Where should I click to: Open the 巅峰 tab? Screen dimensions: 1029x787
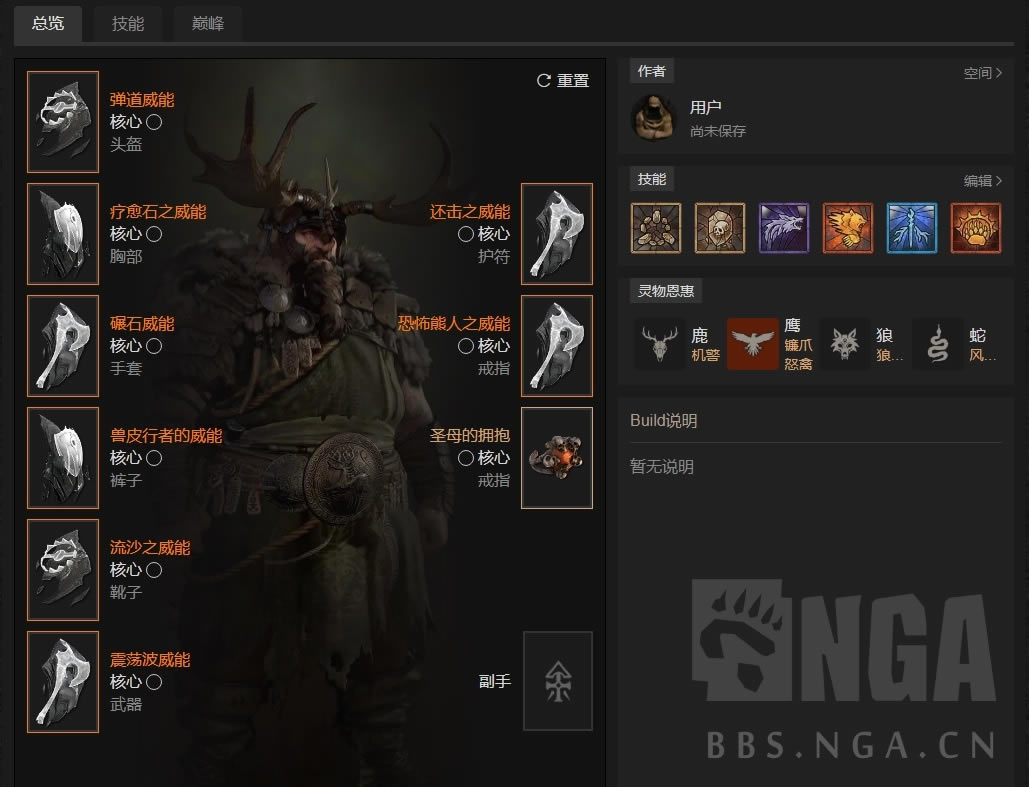click(x=207, y=23)
